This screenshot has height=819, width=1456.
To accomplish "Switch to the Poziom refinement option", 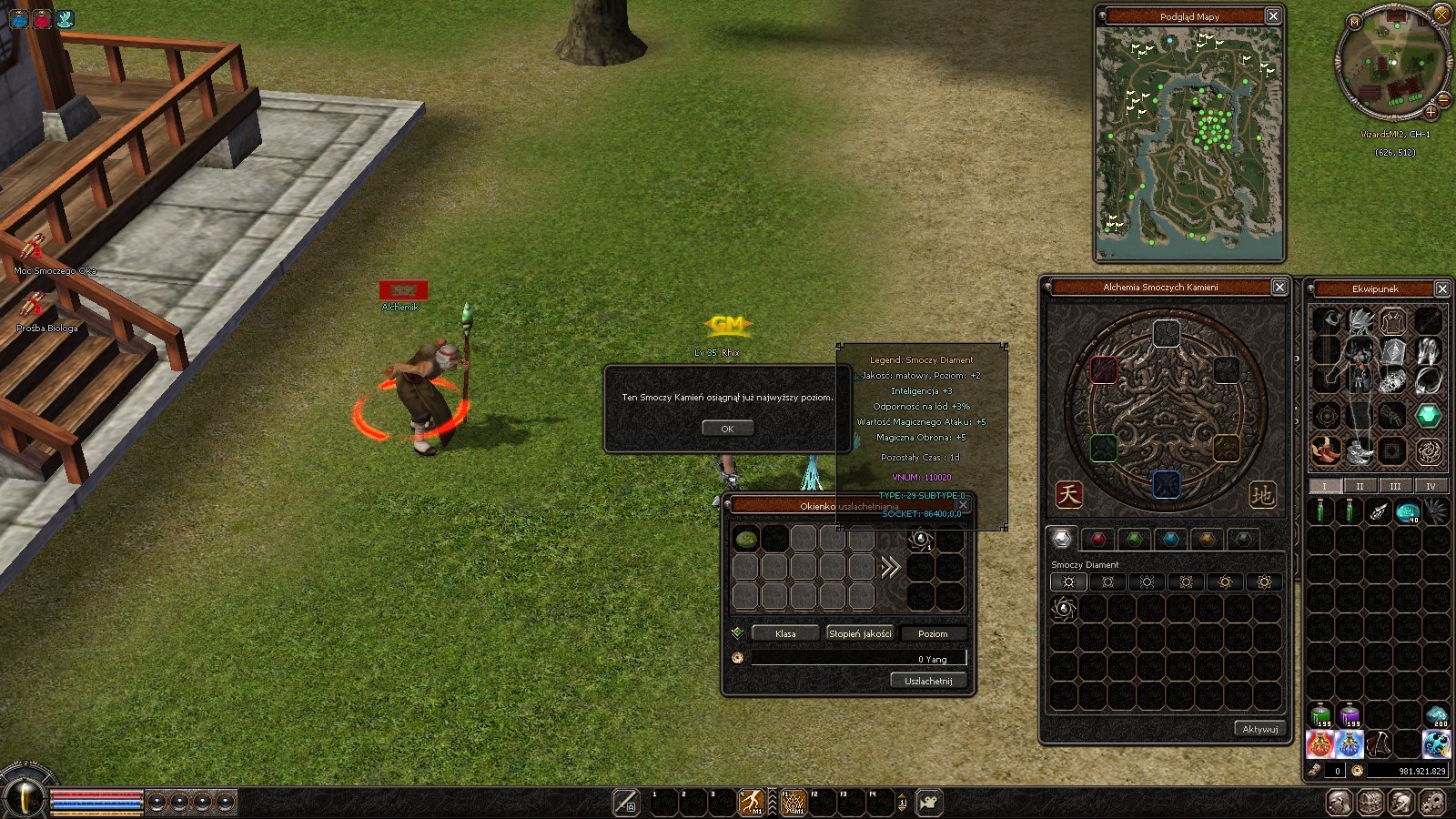I will tap(932, 633).
